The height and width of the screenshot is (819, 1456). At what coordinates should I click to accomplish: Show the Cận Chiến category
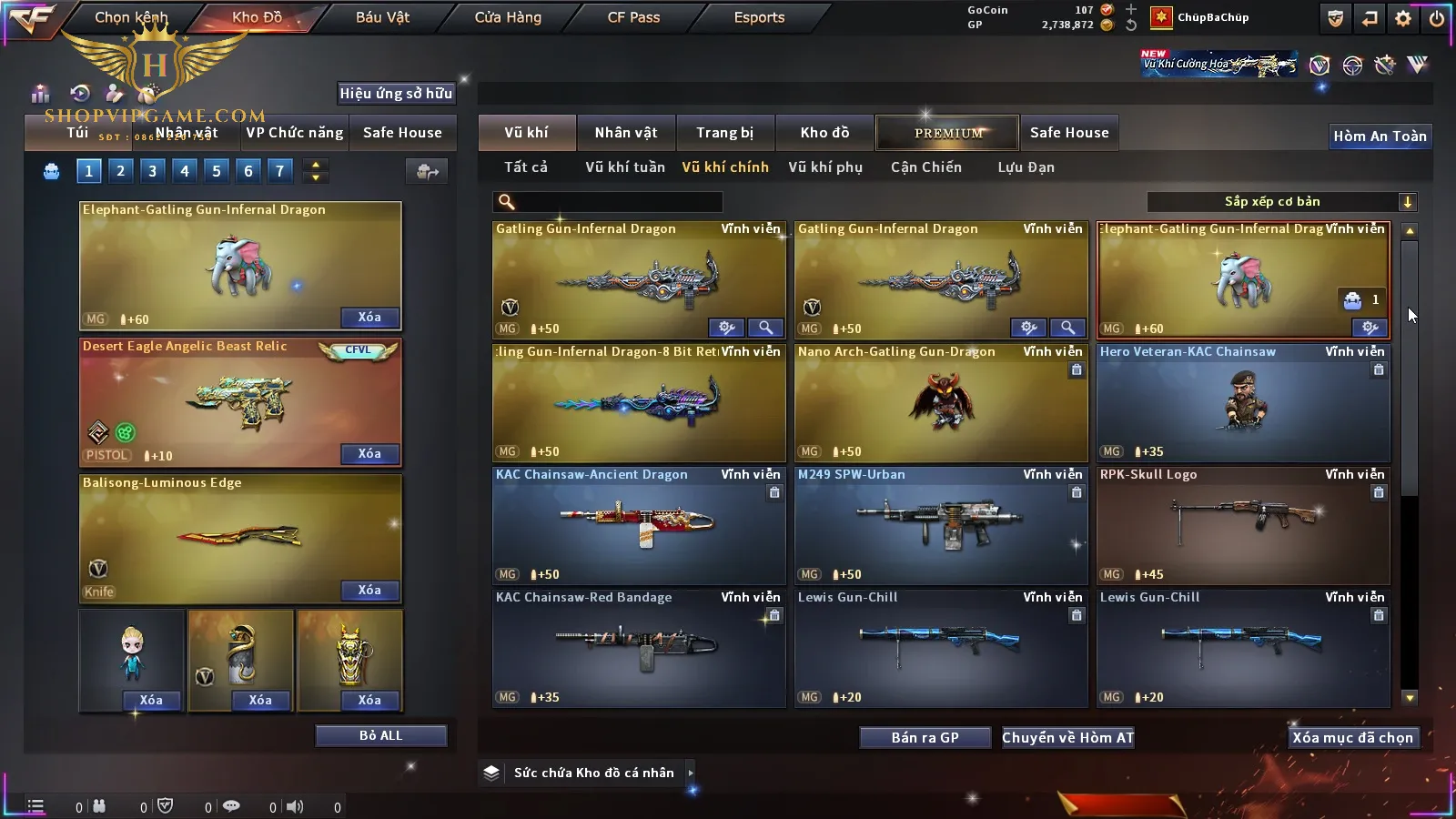click(925, 167)
